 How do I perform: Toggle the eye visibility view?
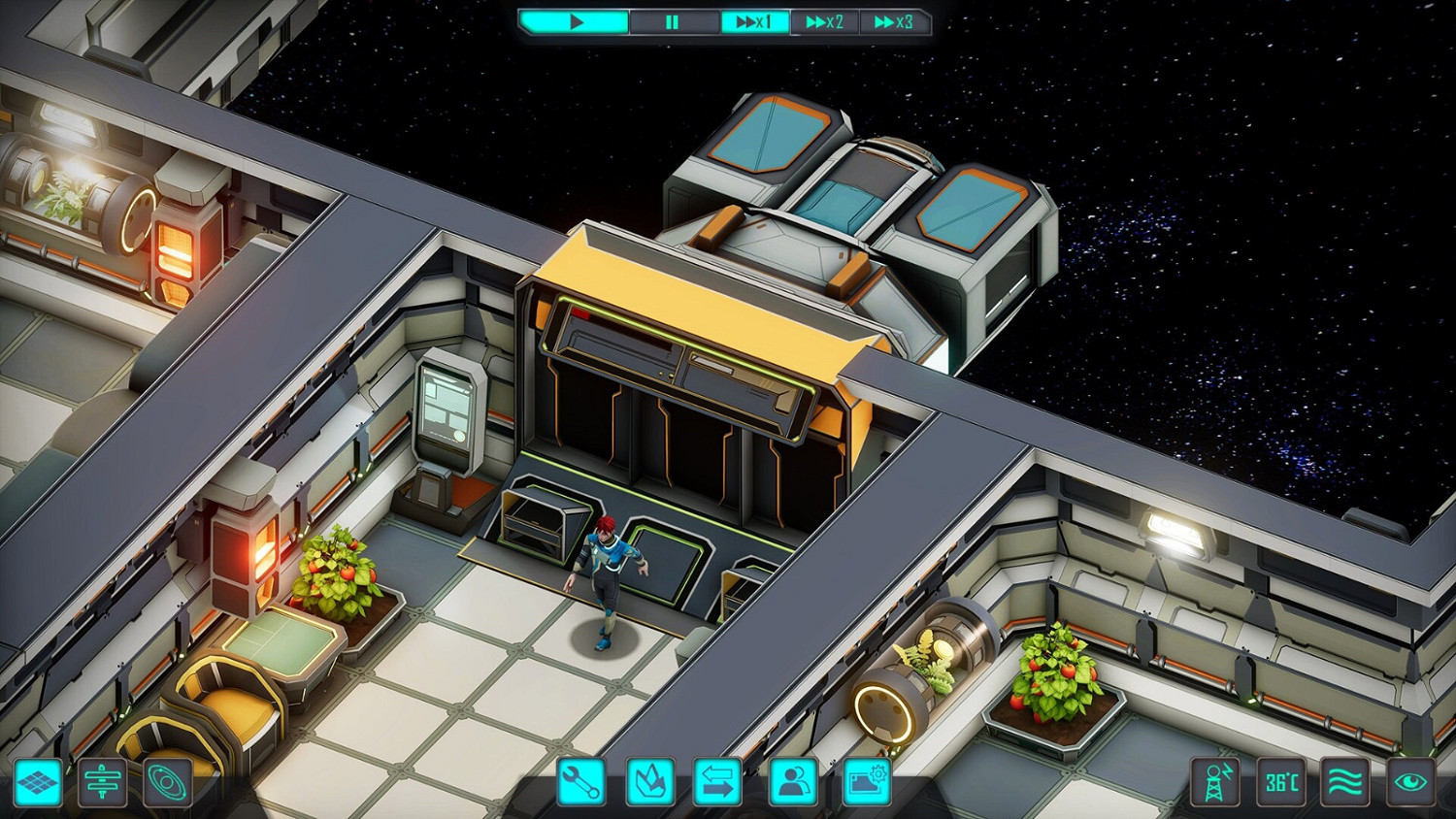[1410, 782]
